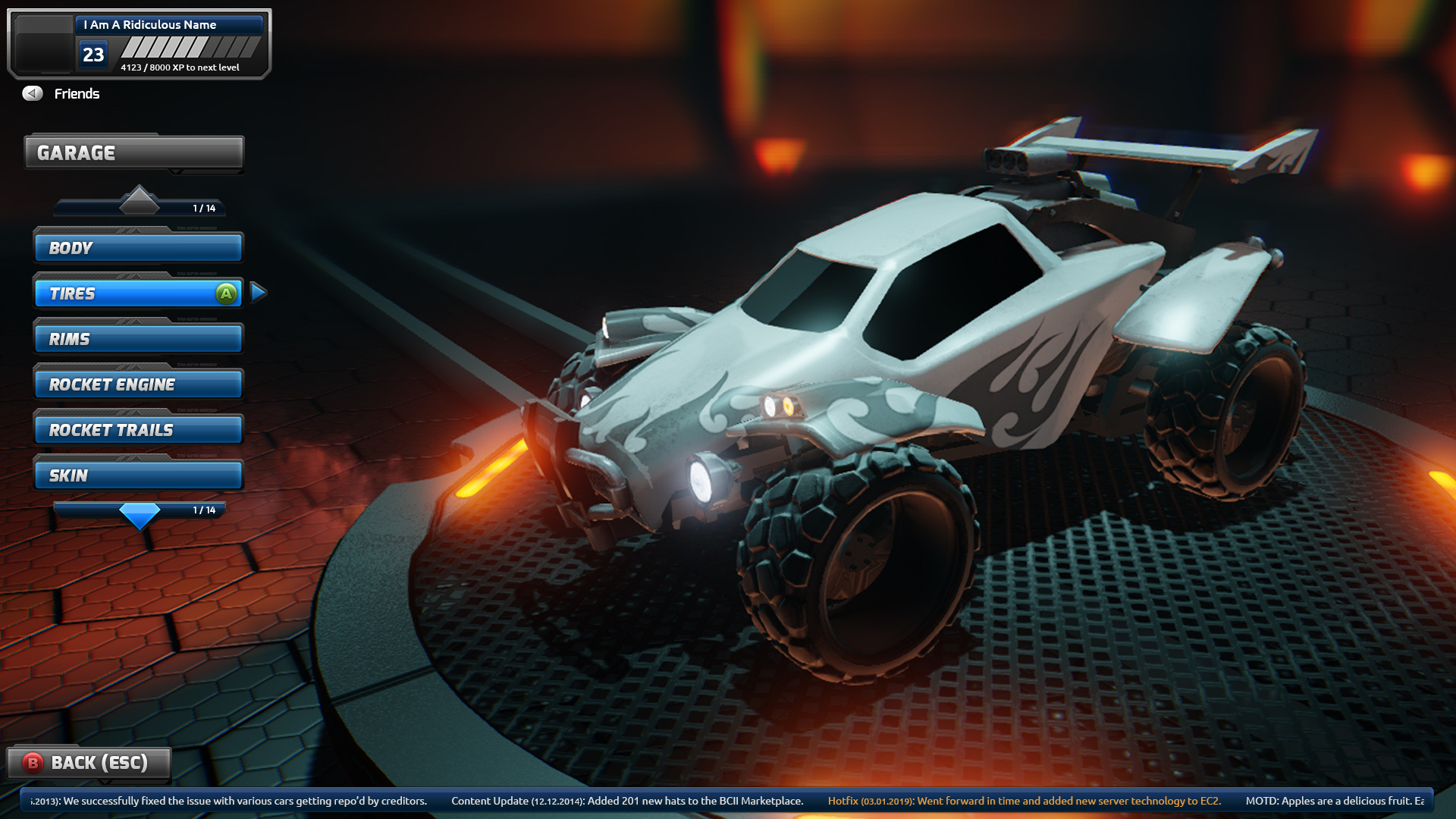Screen dimensions: 1456x819
Task: Click the blue arrow beside Tires
Action: click(x=258, y=292)
